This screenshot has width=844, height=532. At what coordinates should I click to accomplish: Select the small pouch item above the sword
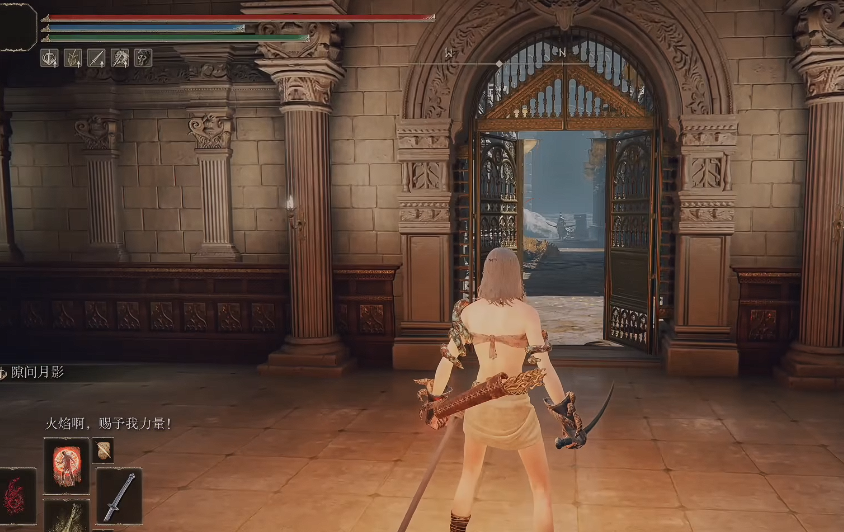point(103,450)
